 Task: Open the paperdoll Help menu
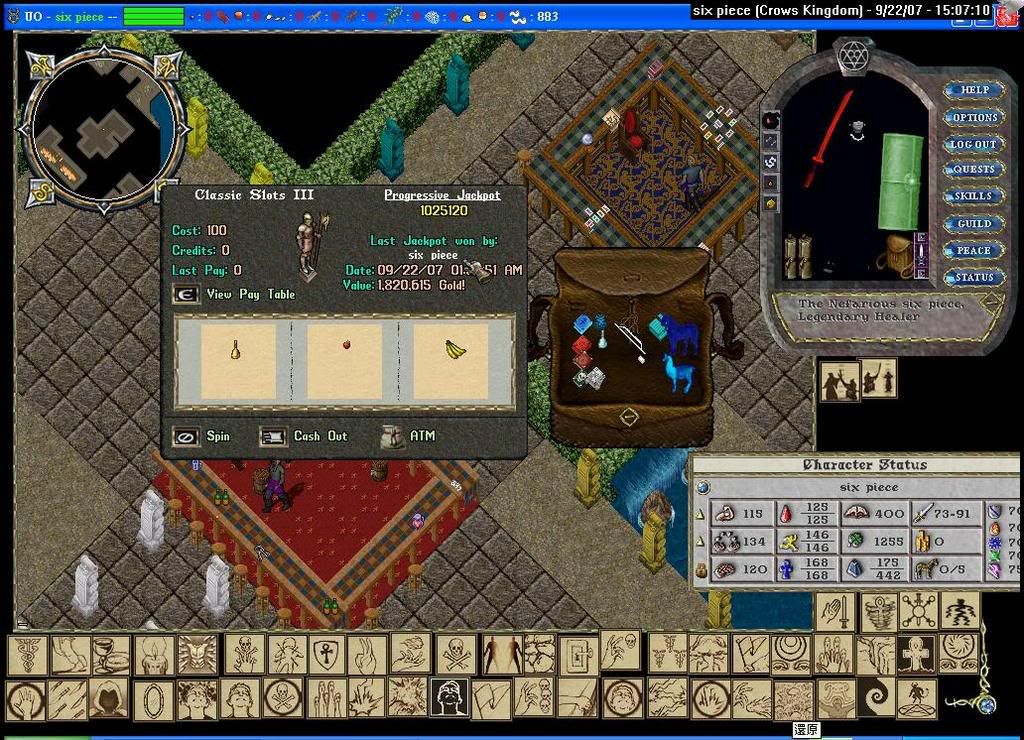click(974, 90)
